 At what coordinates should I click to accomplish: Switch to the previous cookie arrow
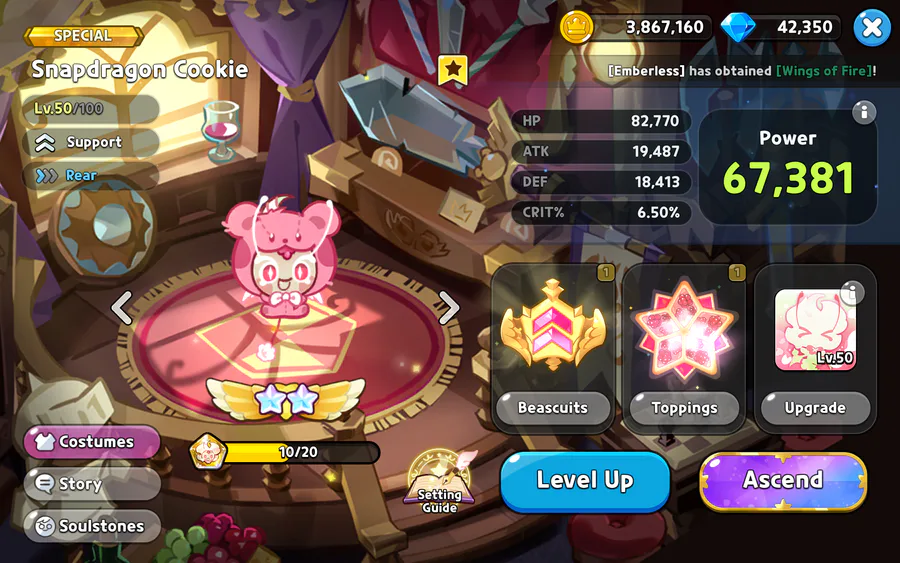pyautogui.click(x=122, y=308)
